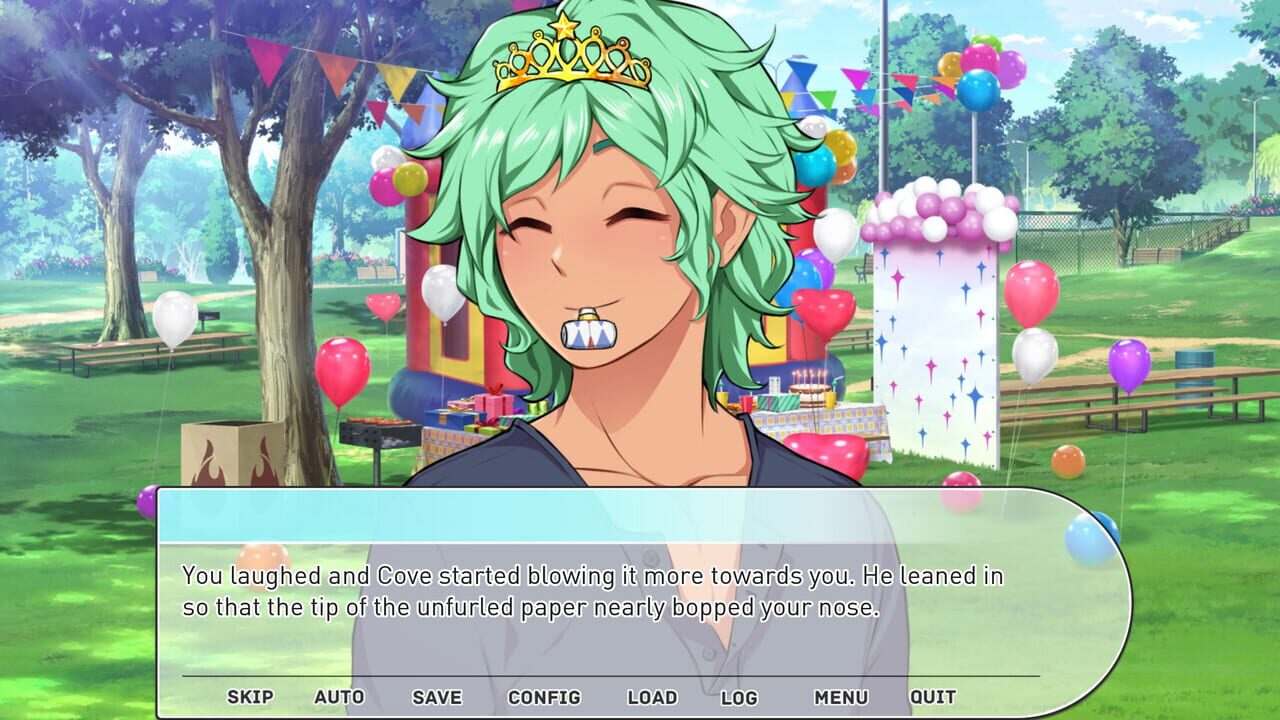This screenshot has width=1280, height=720.
Task: Return to the main MENU
Action: (843, 697)
